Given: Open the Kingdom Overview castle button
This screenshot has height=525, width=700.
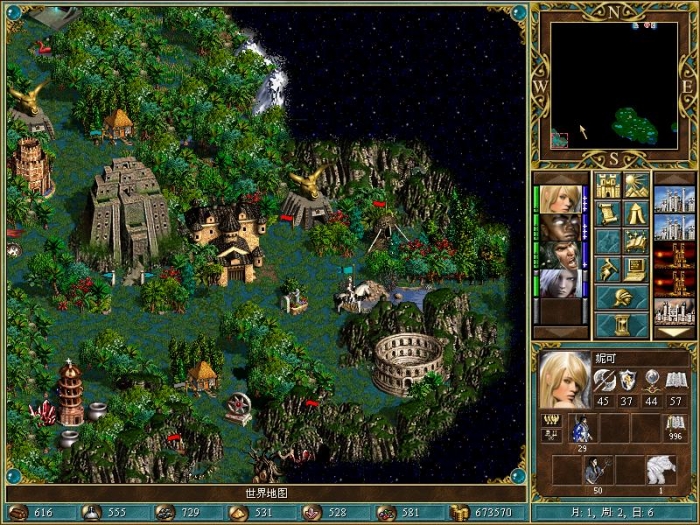Looking at the screenshot, I should [607, 186].
